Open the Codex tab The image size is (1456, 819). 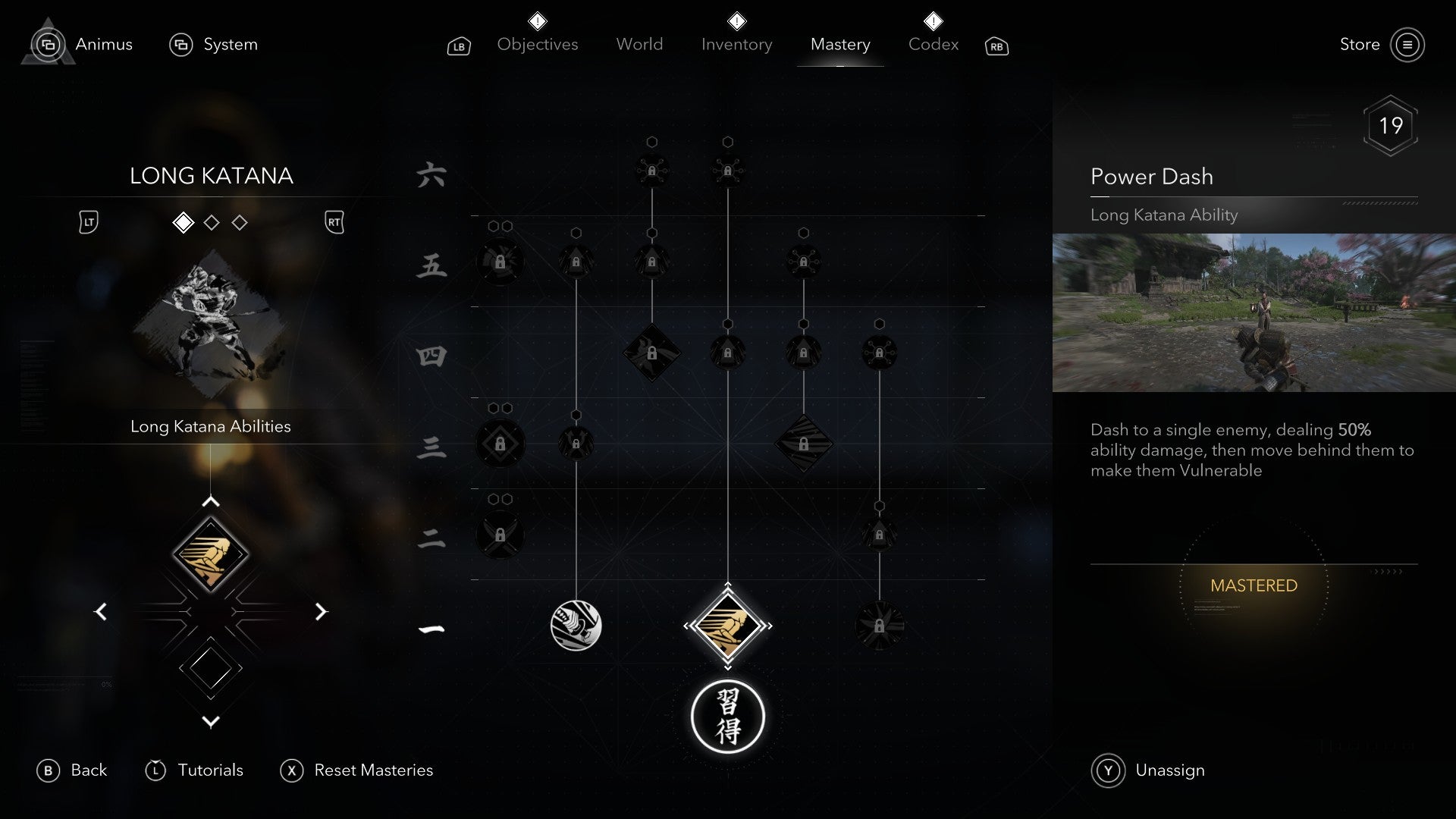[x=933, y=44]
